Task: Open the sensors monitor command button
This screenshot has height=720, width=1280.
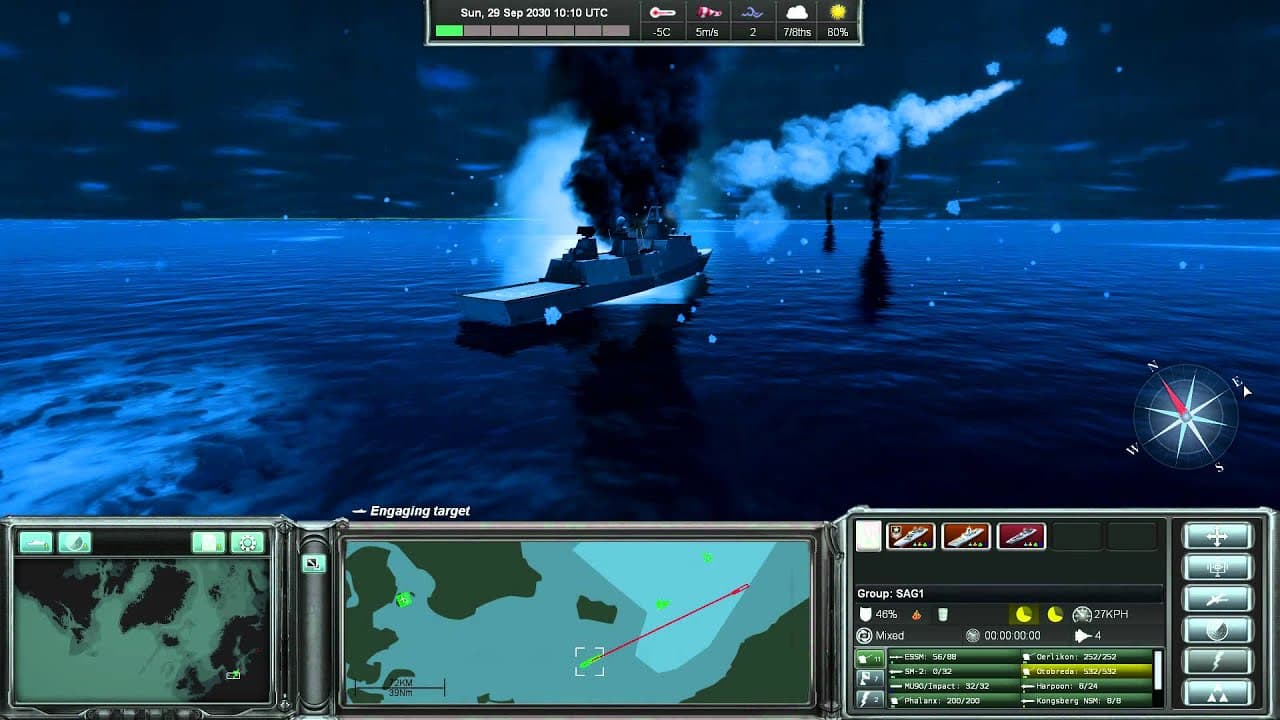Action: point(1218,567)
